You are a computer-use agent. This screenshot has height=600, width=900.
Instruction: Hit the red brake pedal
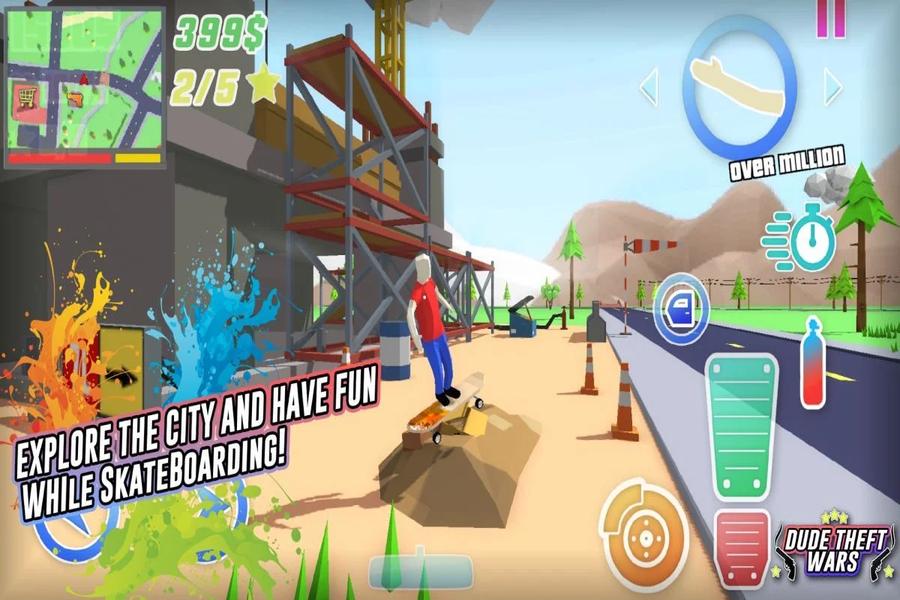coord(742,549)
